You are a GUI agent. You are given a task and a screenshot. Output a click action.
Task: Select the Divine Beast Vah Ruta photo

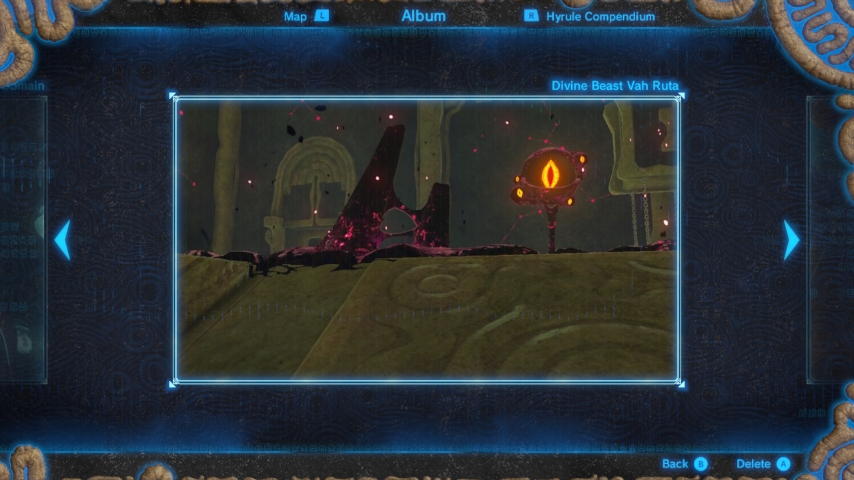pyautogui.click(x=427, y=240)
